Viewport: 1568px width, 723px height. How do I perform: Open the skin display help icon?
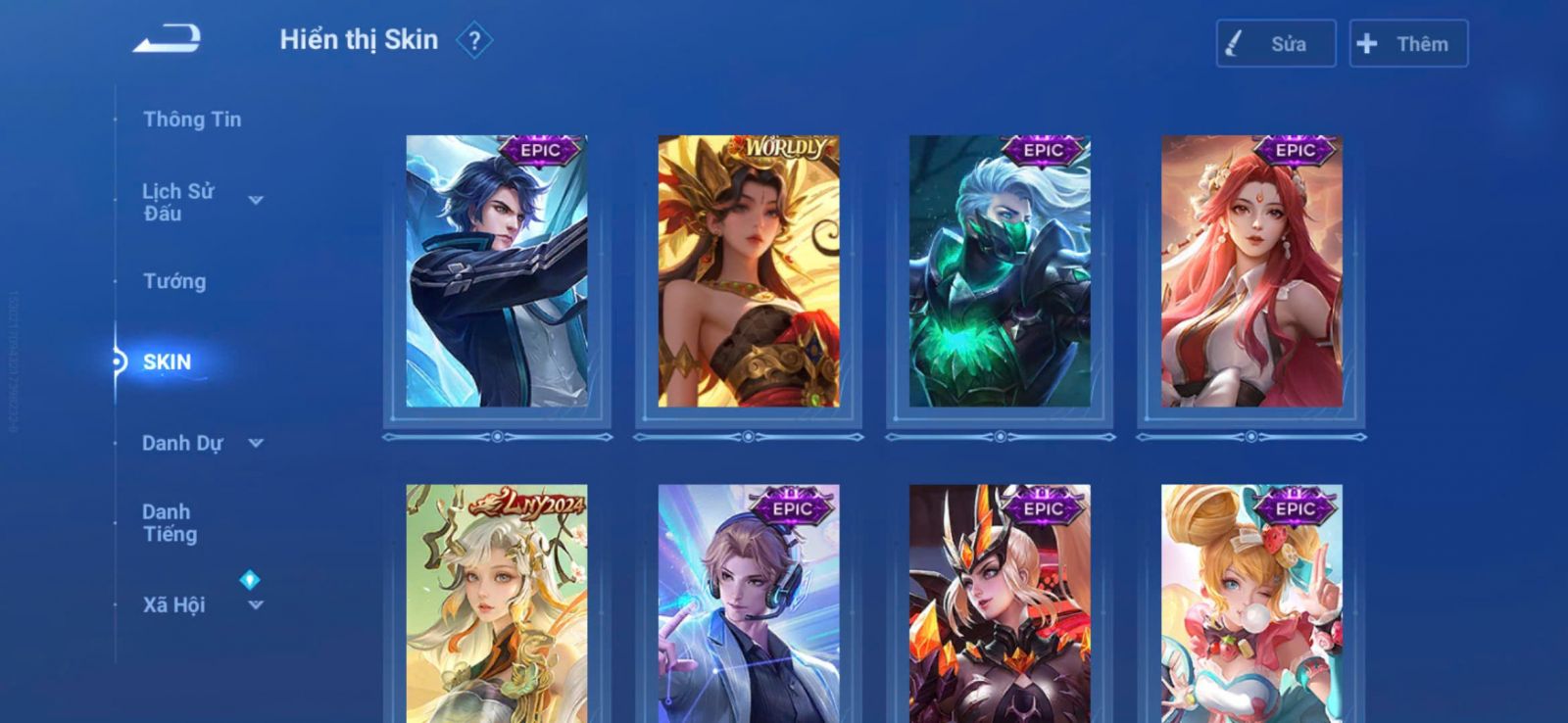(474, 41)
